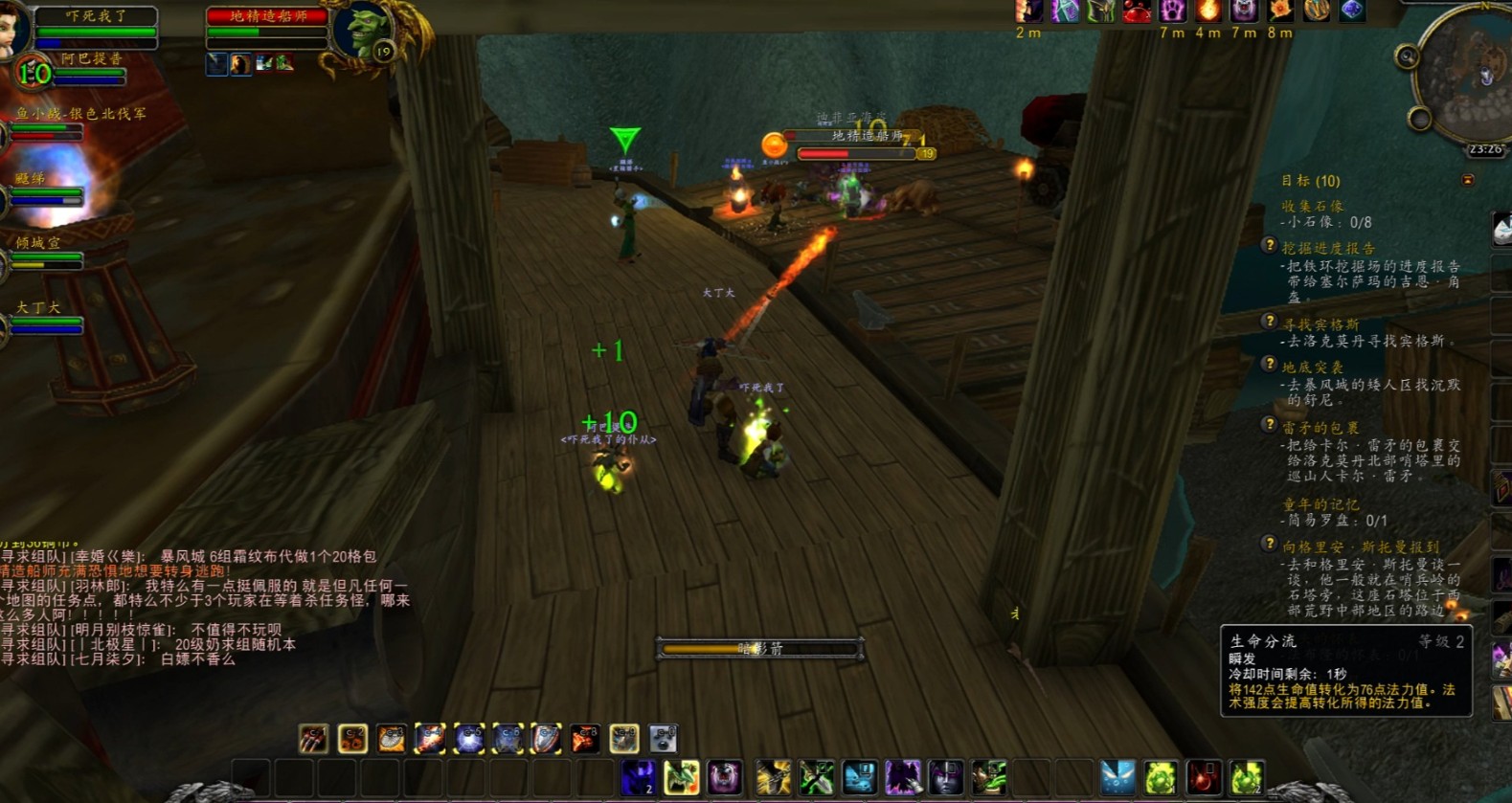This screenshot has width=1512, height=803.
Task: Select party member 大丁大's frame
Action: tap(45, 317)
